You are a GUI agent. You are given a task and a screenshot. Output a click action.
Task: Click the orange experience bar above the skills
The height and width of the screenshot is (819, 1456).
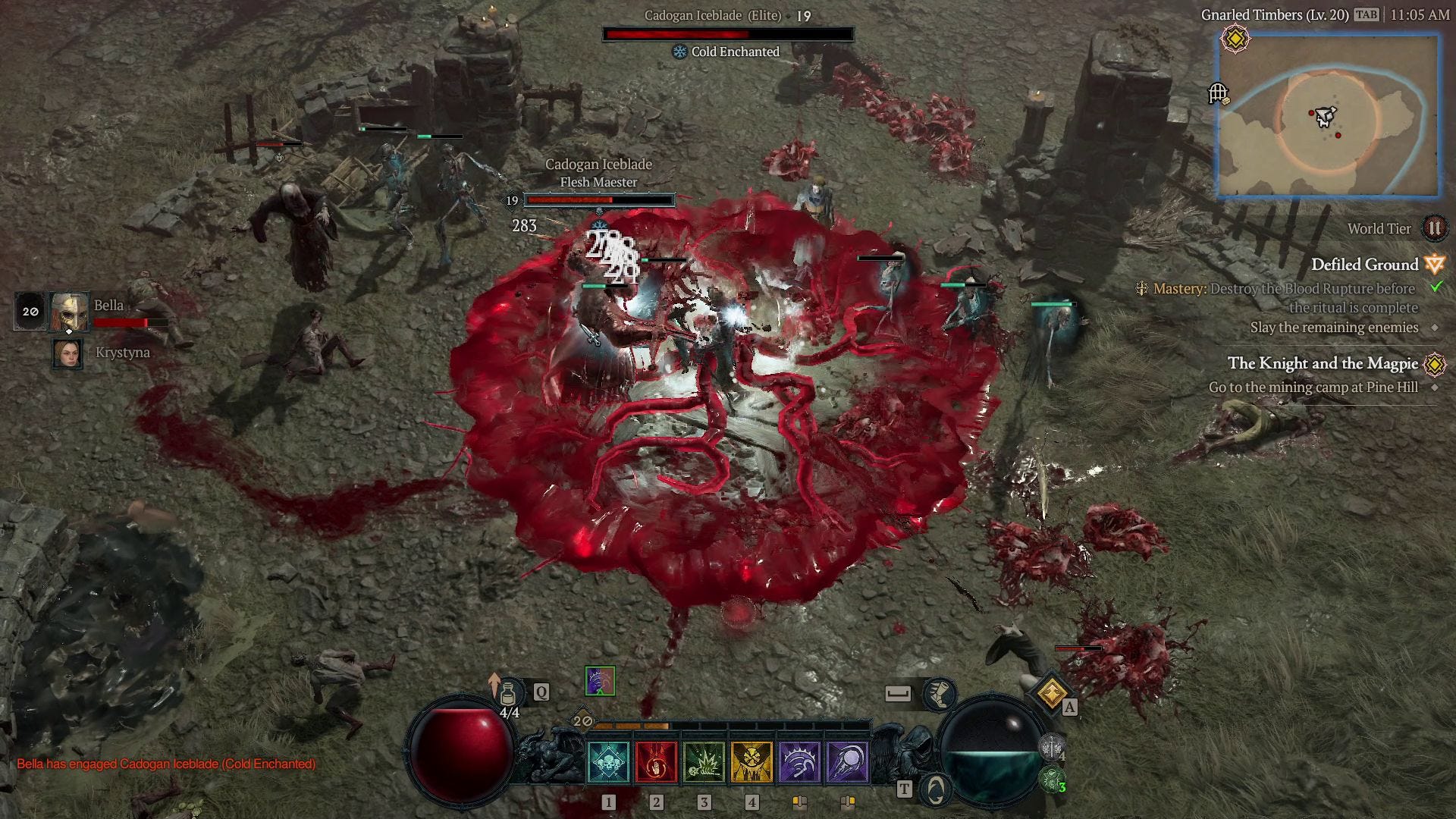632,725
